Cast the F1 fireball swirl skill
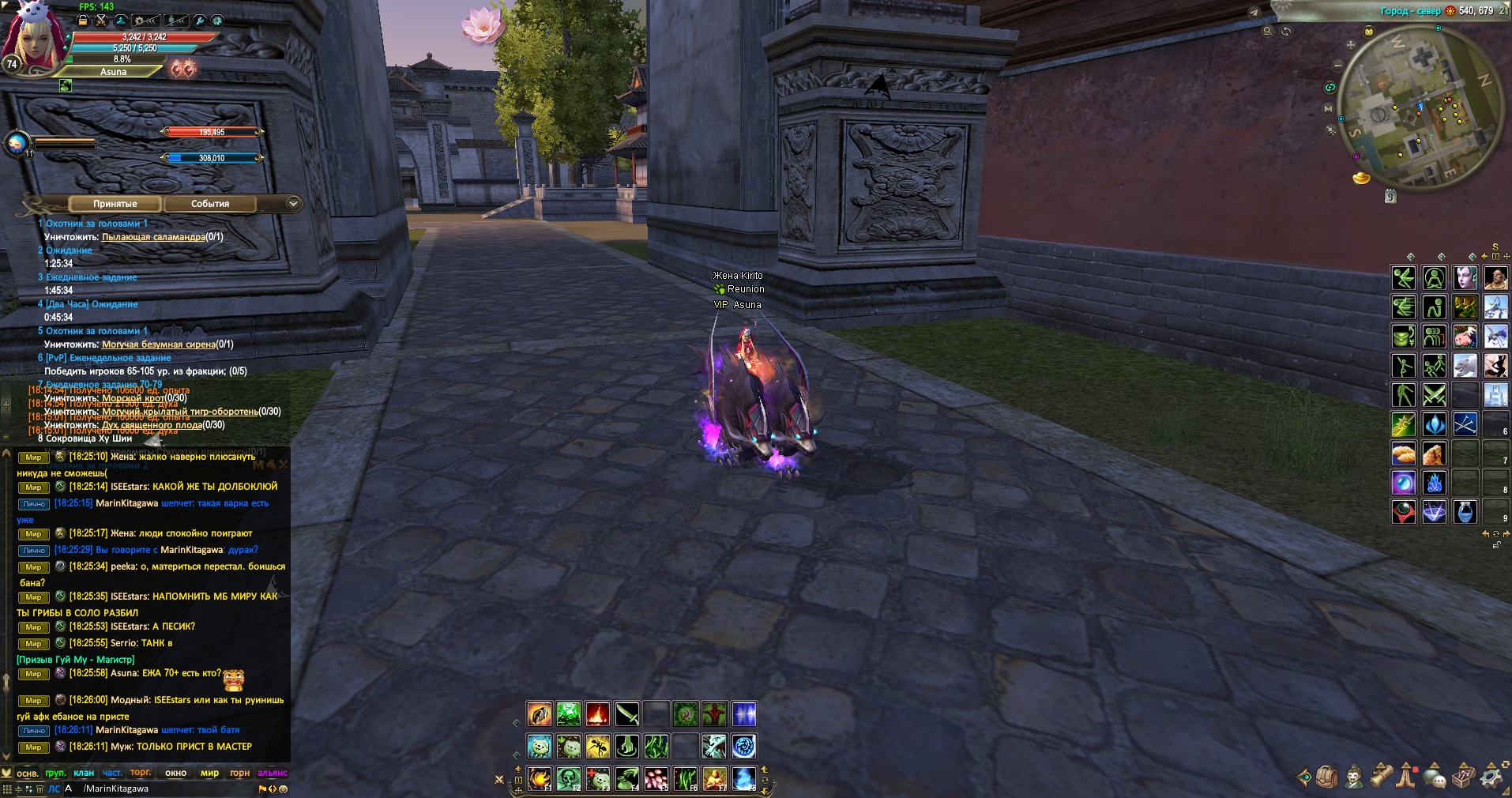 540,778
